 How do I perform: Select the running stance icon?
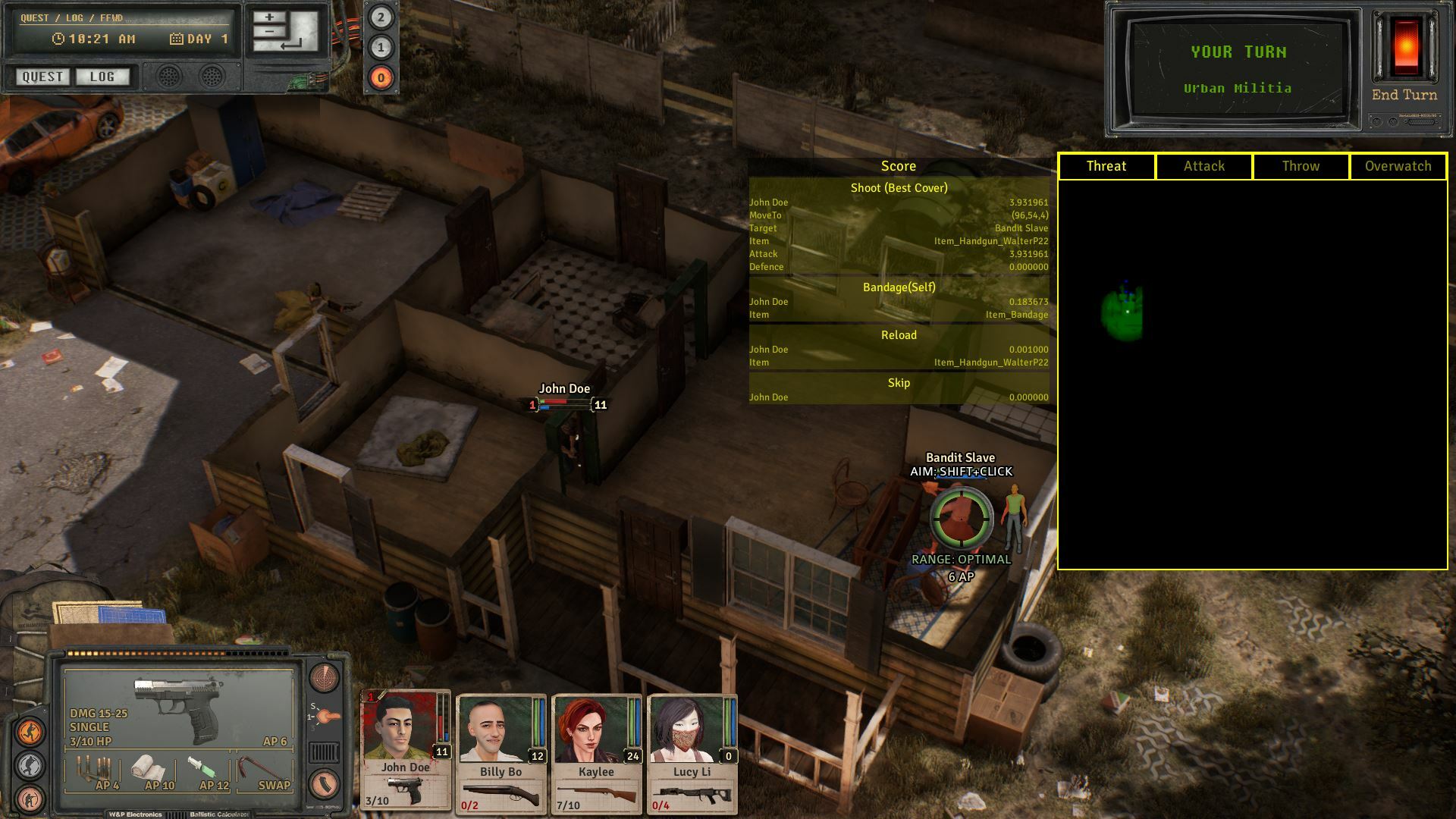(30, 730)
